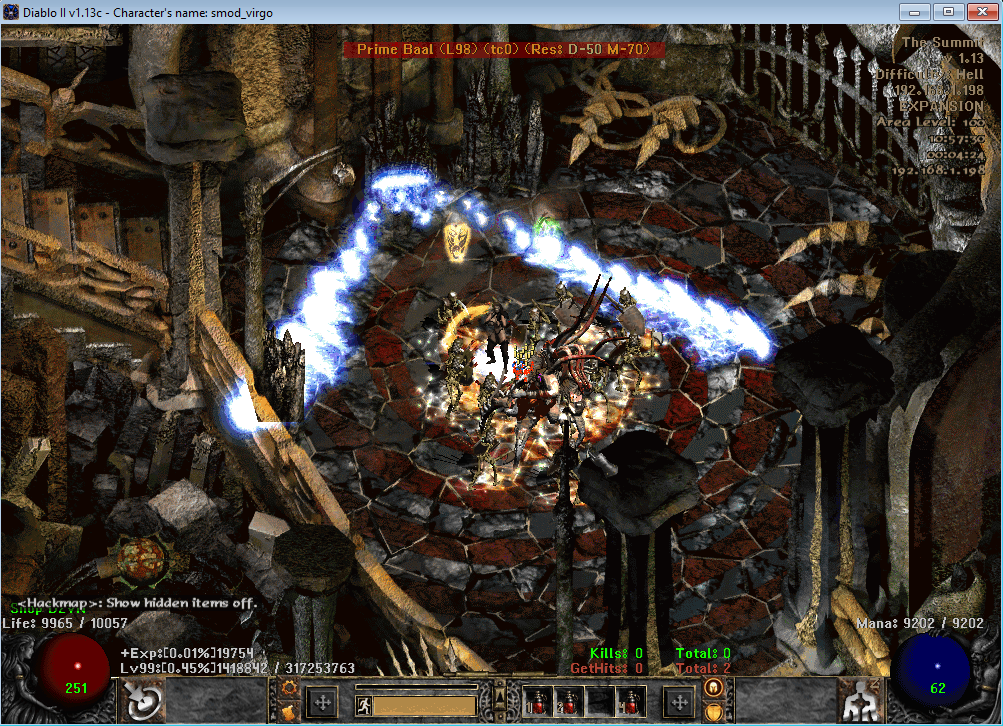Use the red potion in belt slot 4
The width and height of the screenshot is (1003, 726).
click(x=630, y=701)
